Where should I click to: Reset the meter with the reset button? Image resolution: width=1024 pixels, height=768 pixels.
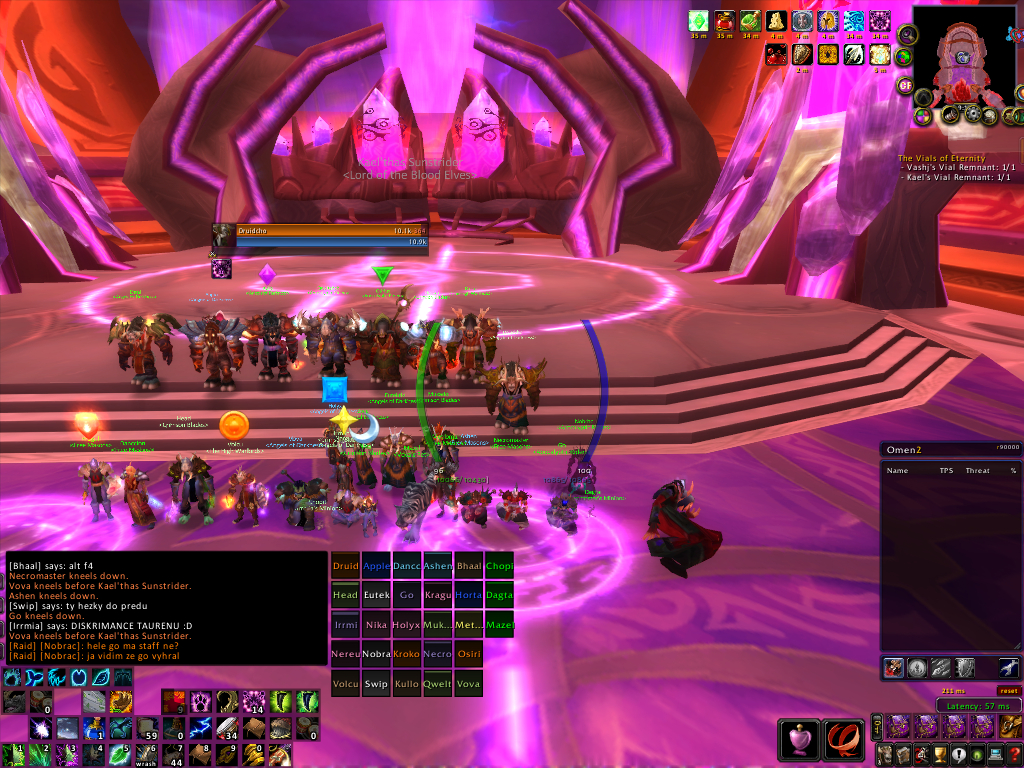pyautogui.click(x=1009, y=690)
